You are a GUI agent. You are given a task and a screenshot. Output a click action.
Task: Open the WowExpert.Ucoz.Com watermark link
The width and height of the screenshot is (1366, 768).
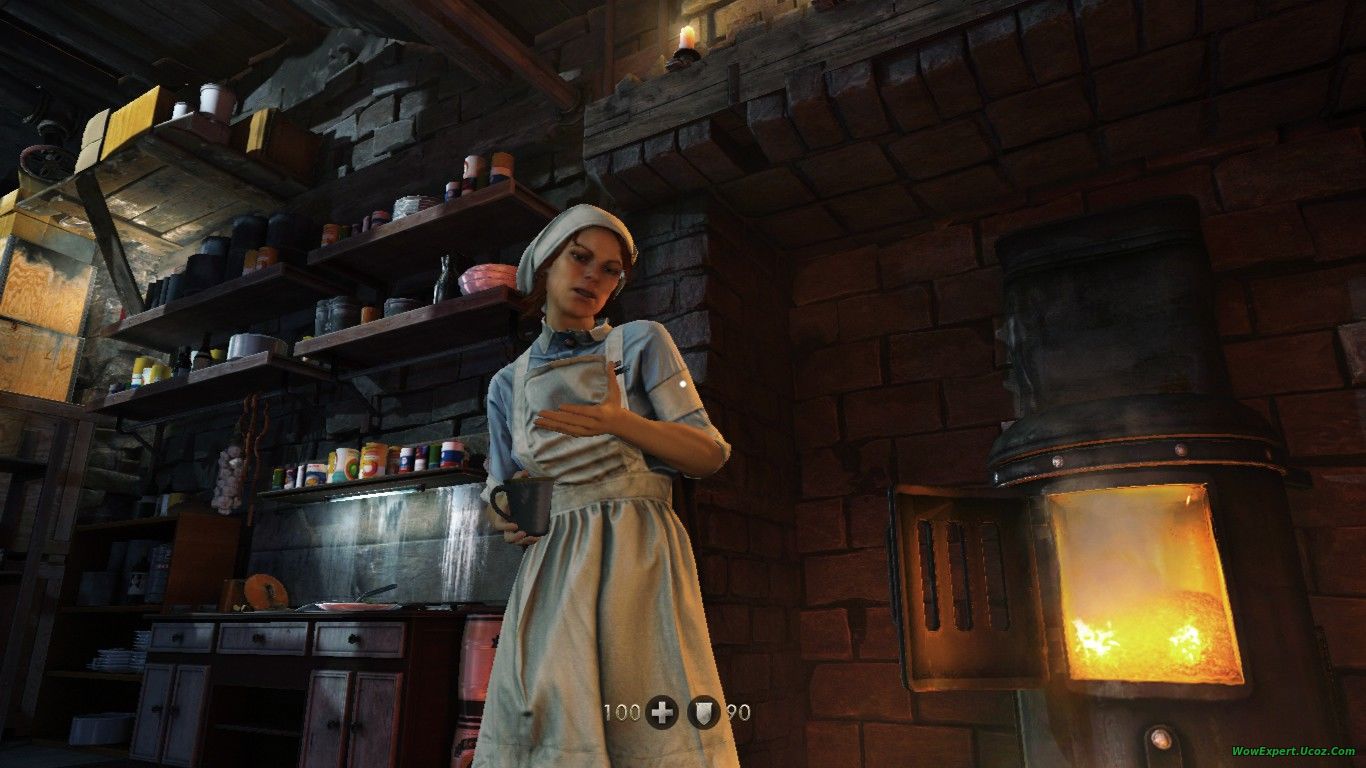pos(1292,751)
